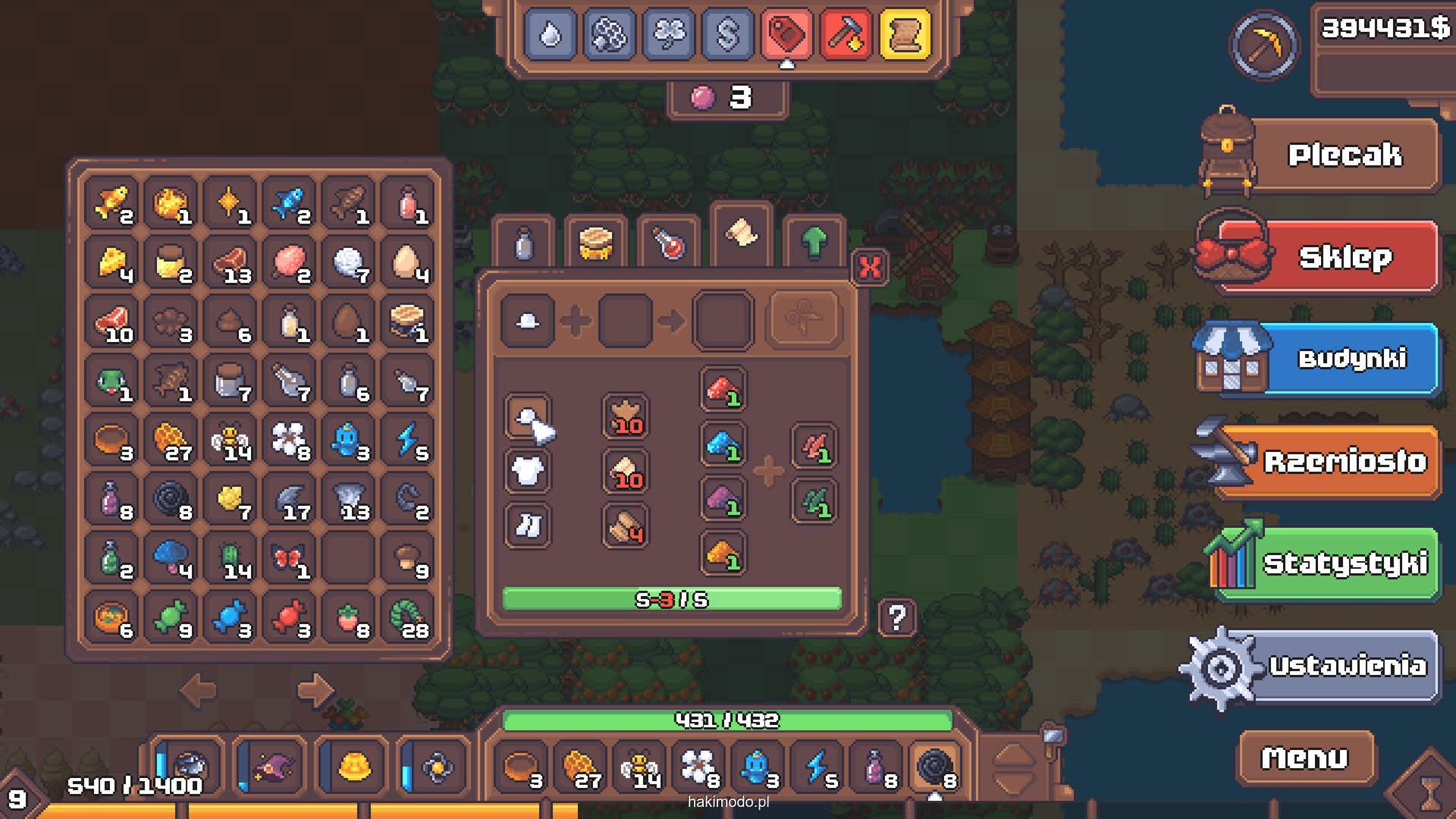Viewport: 1456px width, 819px height.
Task: Open the question mark help button
Action: 897,618
